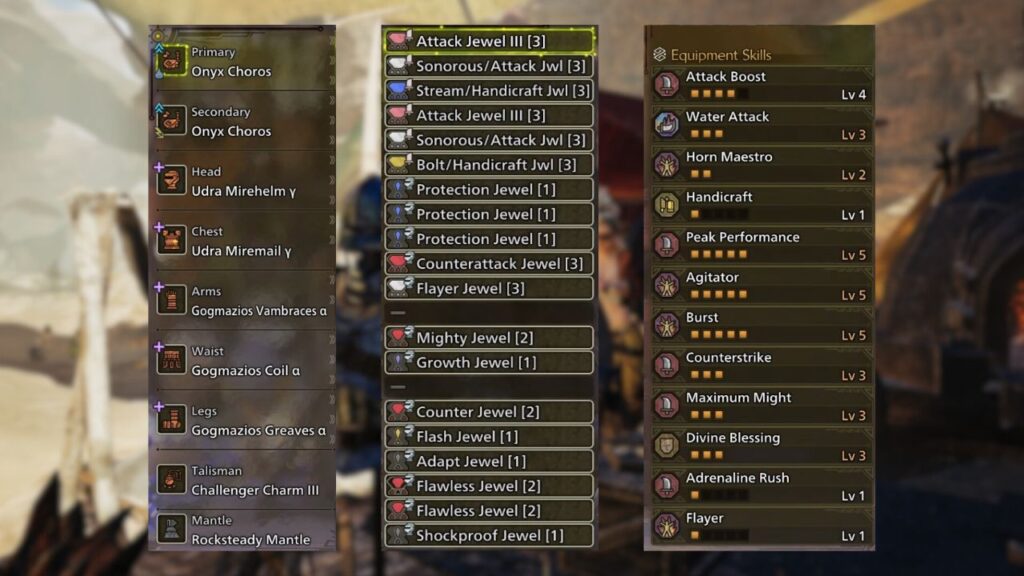Show the Horn Maestro skill details
This screenshot has width=1024, height=576.
pos(759,165)
